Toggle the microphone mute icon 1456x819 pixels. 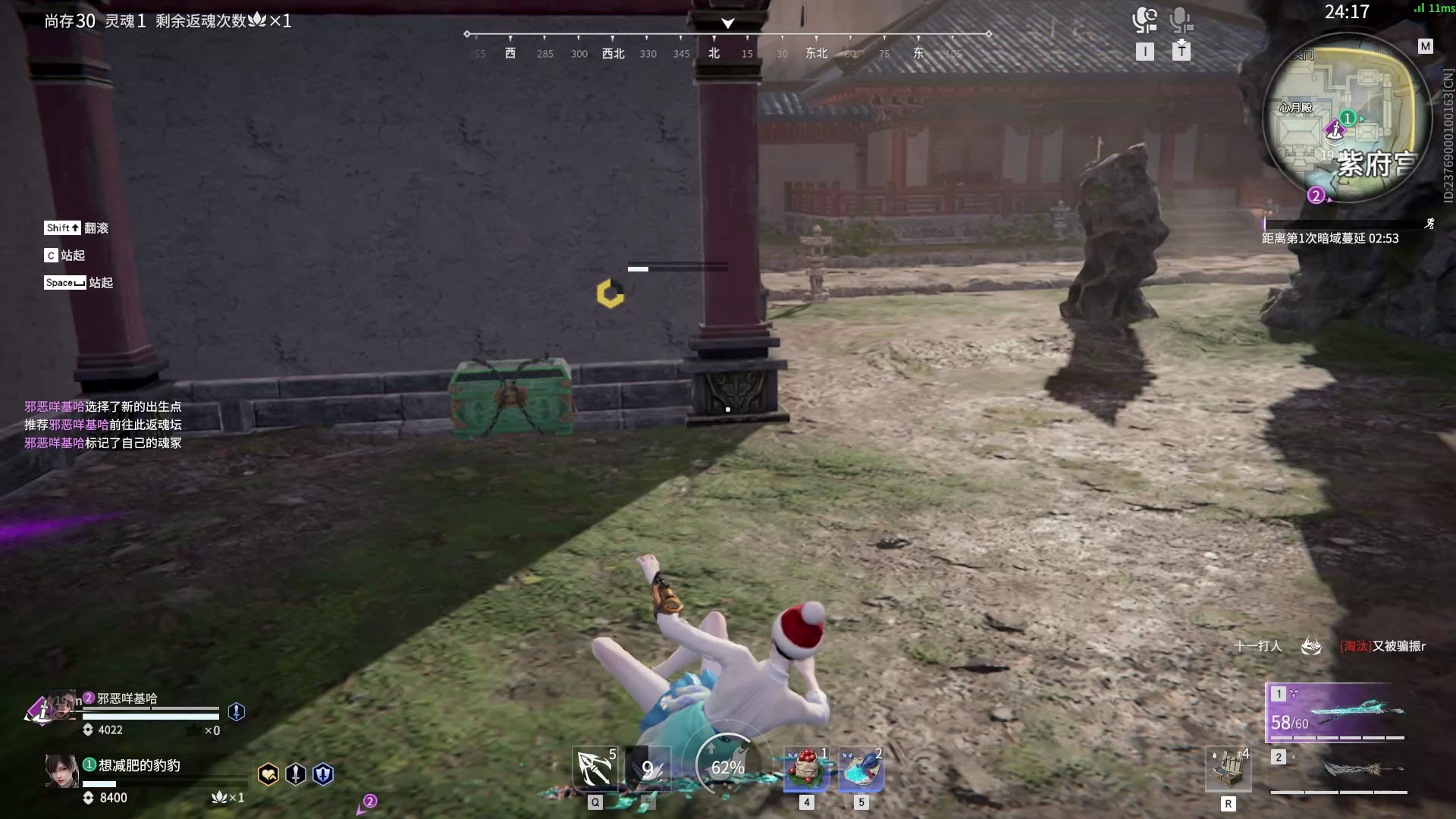point(1180,20)
